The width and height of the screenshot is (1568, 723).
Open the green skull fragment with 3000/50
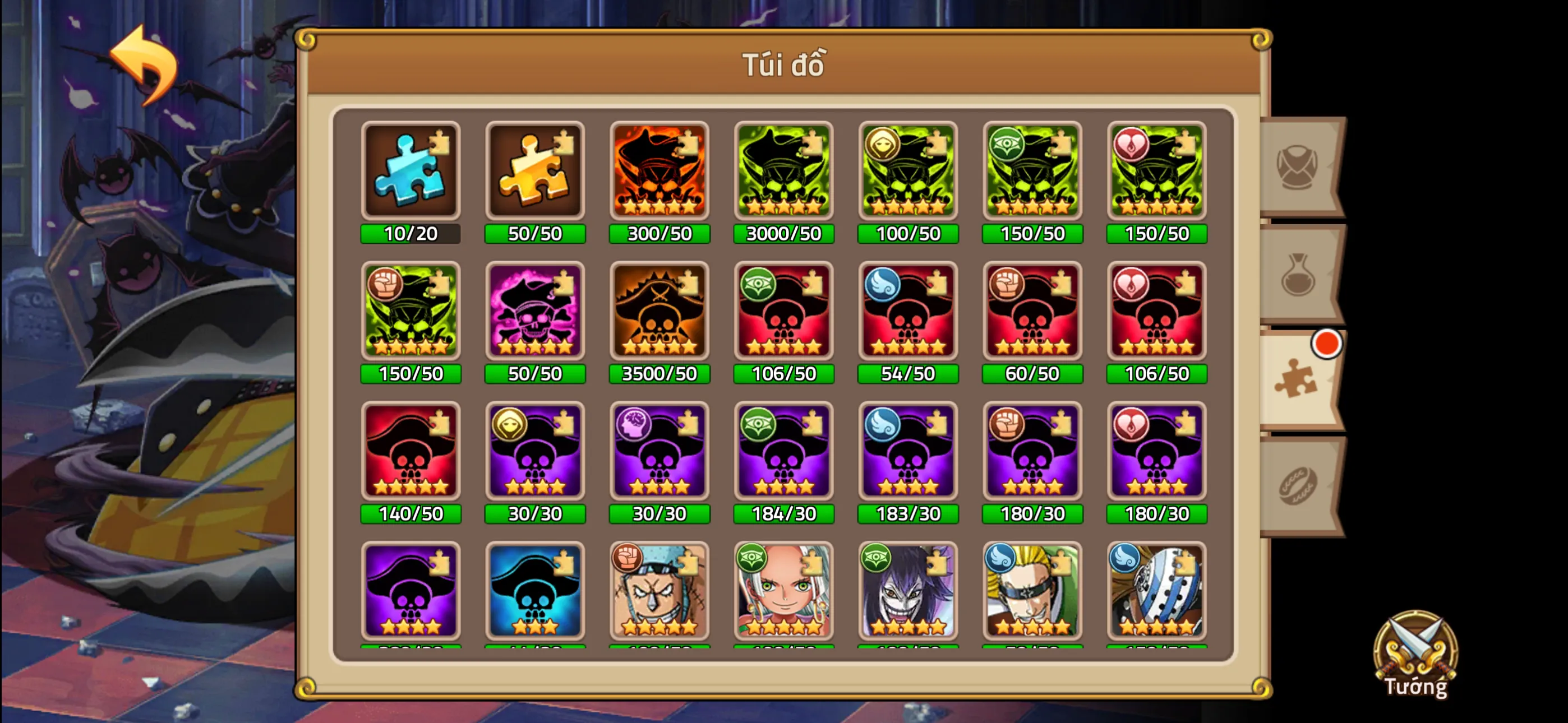point(784,172)
